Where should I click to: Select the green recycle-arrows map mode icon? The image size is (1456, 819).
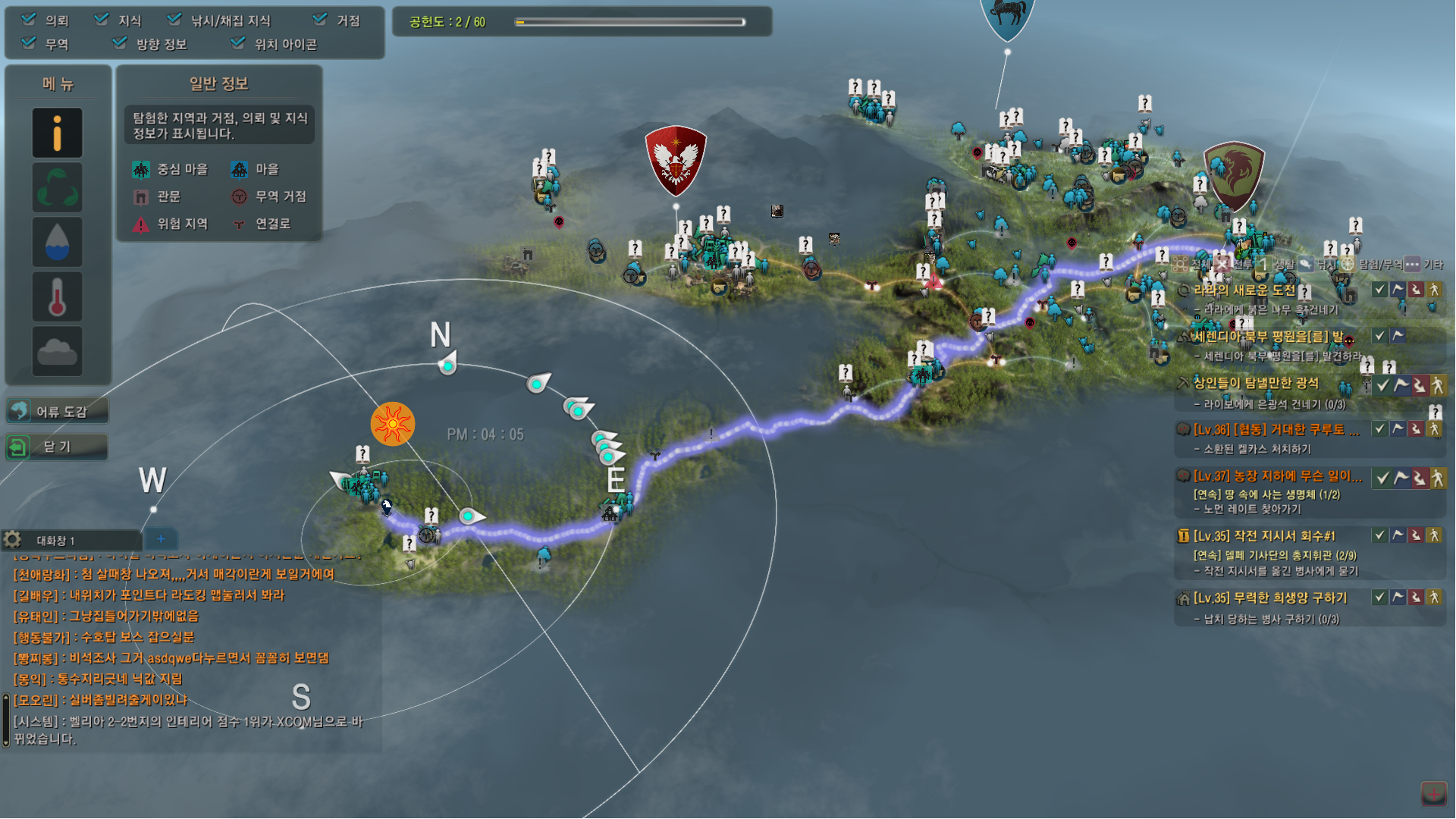click(58, 187)
